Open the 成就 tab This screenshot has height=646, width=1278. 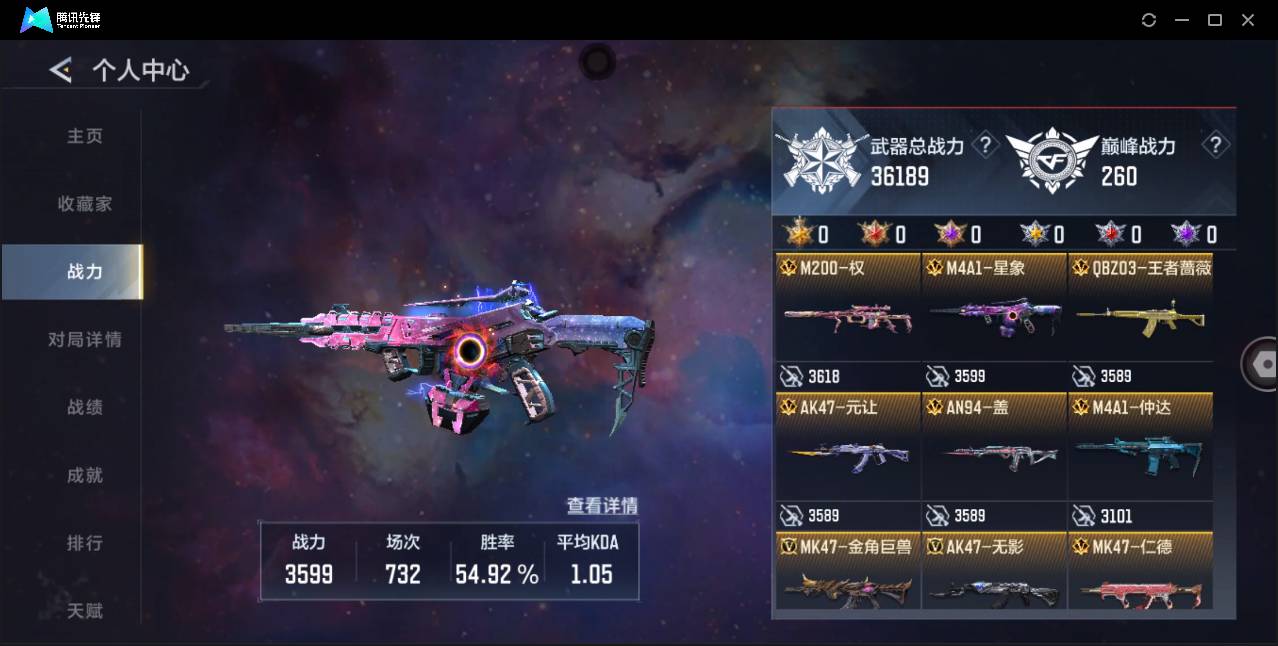point(85,476)
